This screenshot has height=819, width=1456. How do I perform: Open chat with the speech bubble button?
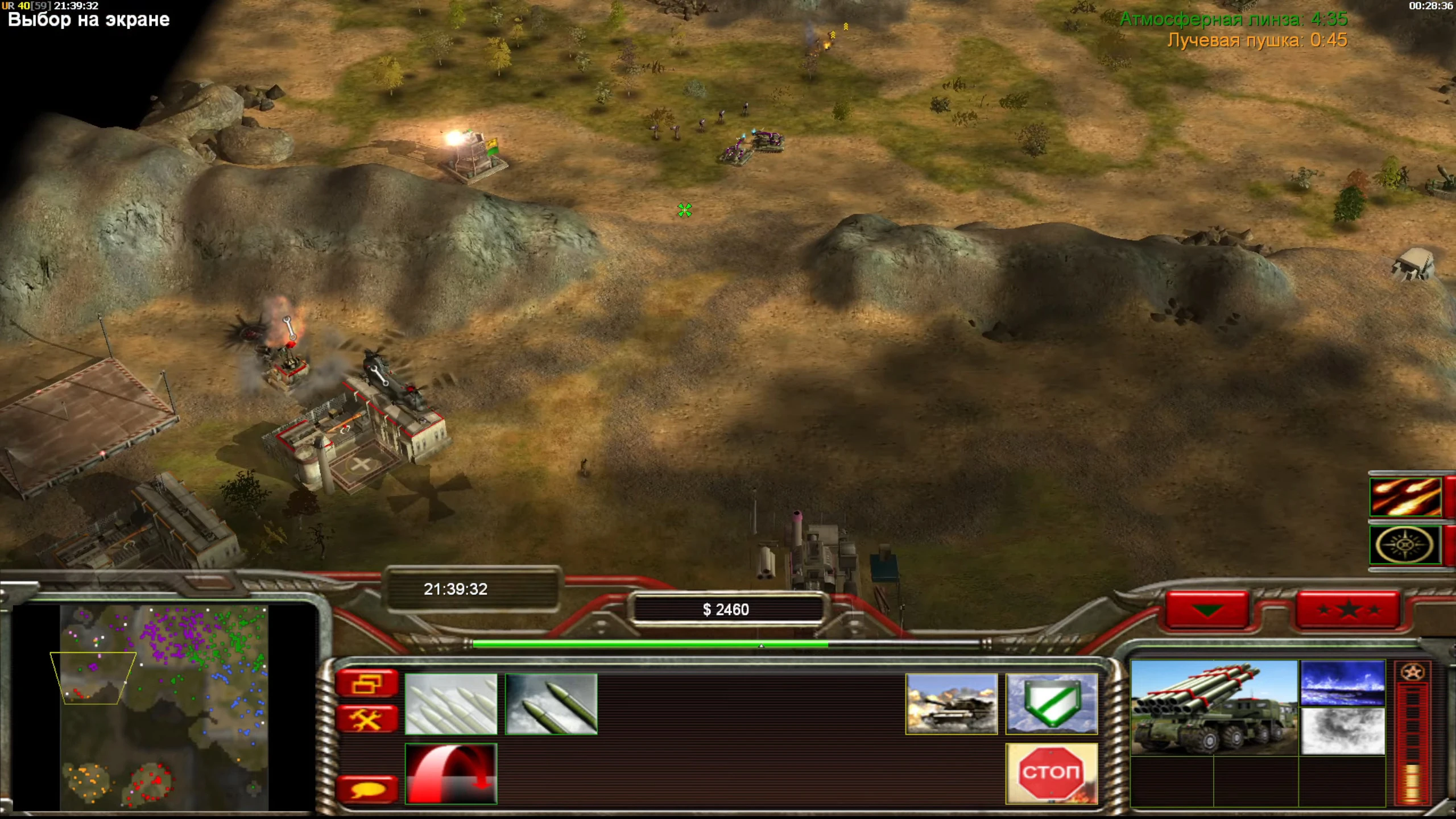pyautogui.click(x=367, y=789)
